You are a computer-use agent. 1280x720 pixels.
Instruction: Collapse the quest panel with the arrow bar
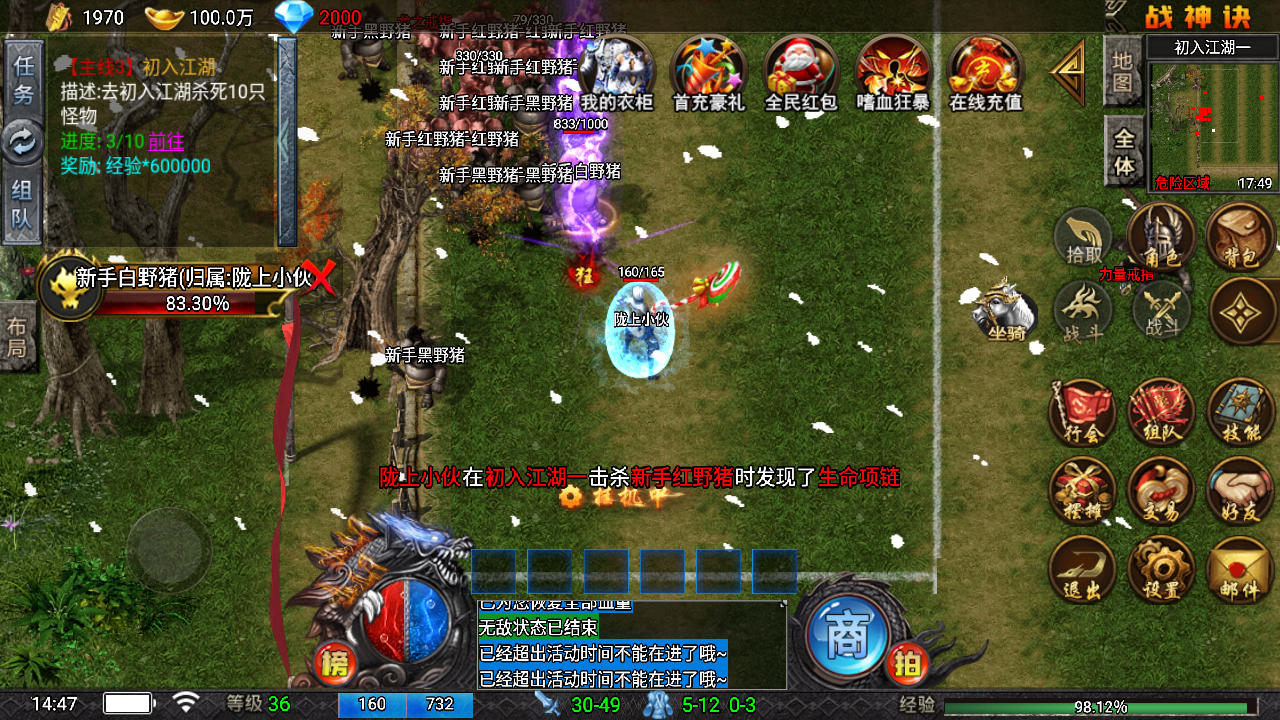click(x=288, y=141)
